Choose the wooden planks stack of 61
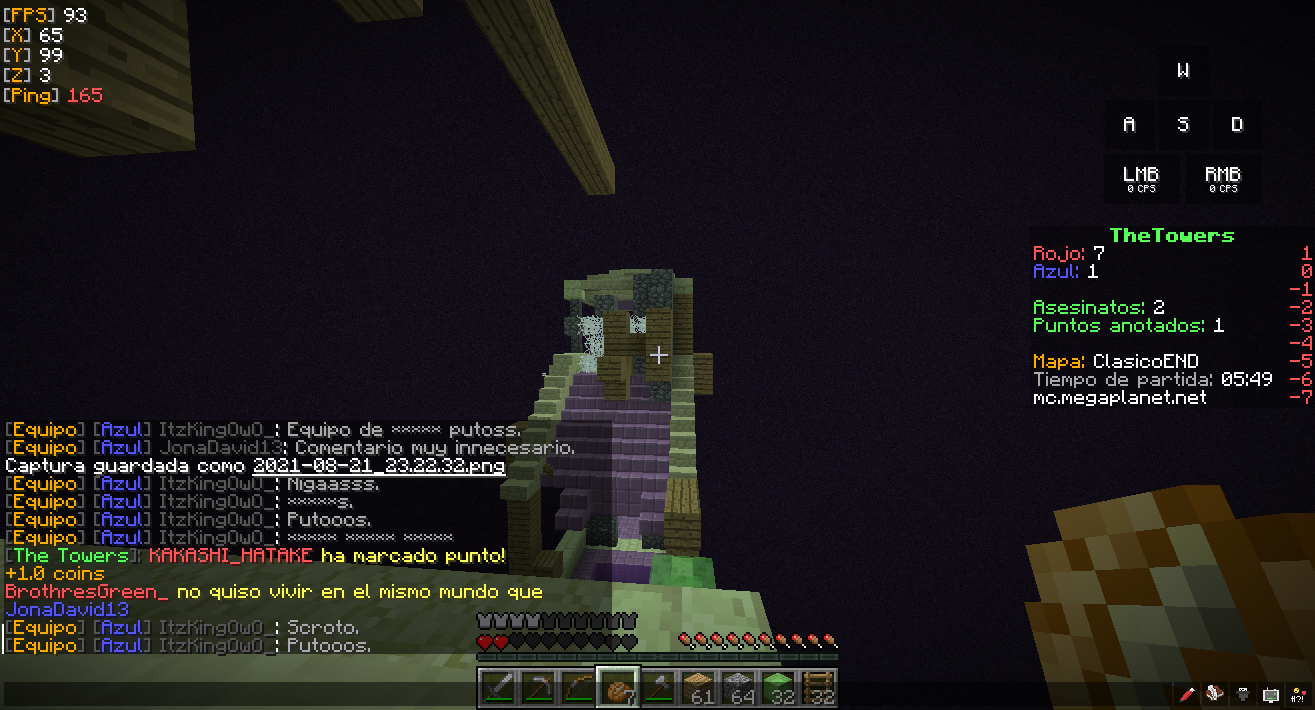Image resolution: width=1315 pixels, height=710 pixels. pyautogui.click(x=697, y=688)
